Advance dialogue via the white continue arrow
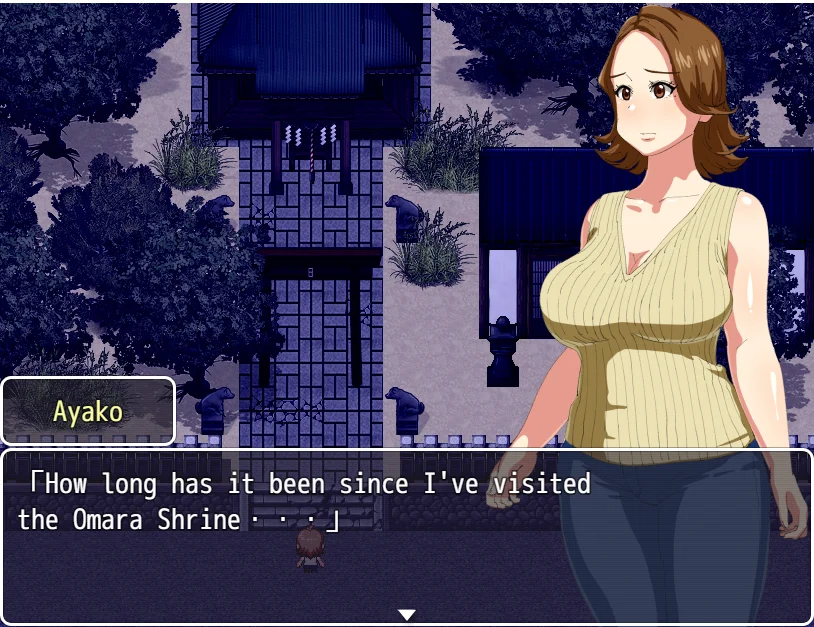Screen dimensions: 814x627 tap(406, 614)
